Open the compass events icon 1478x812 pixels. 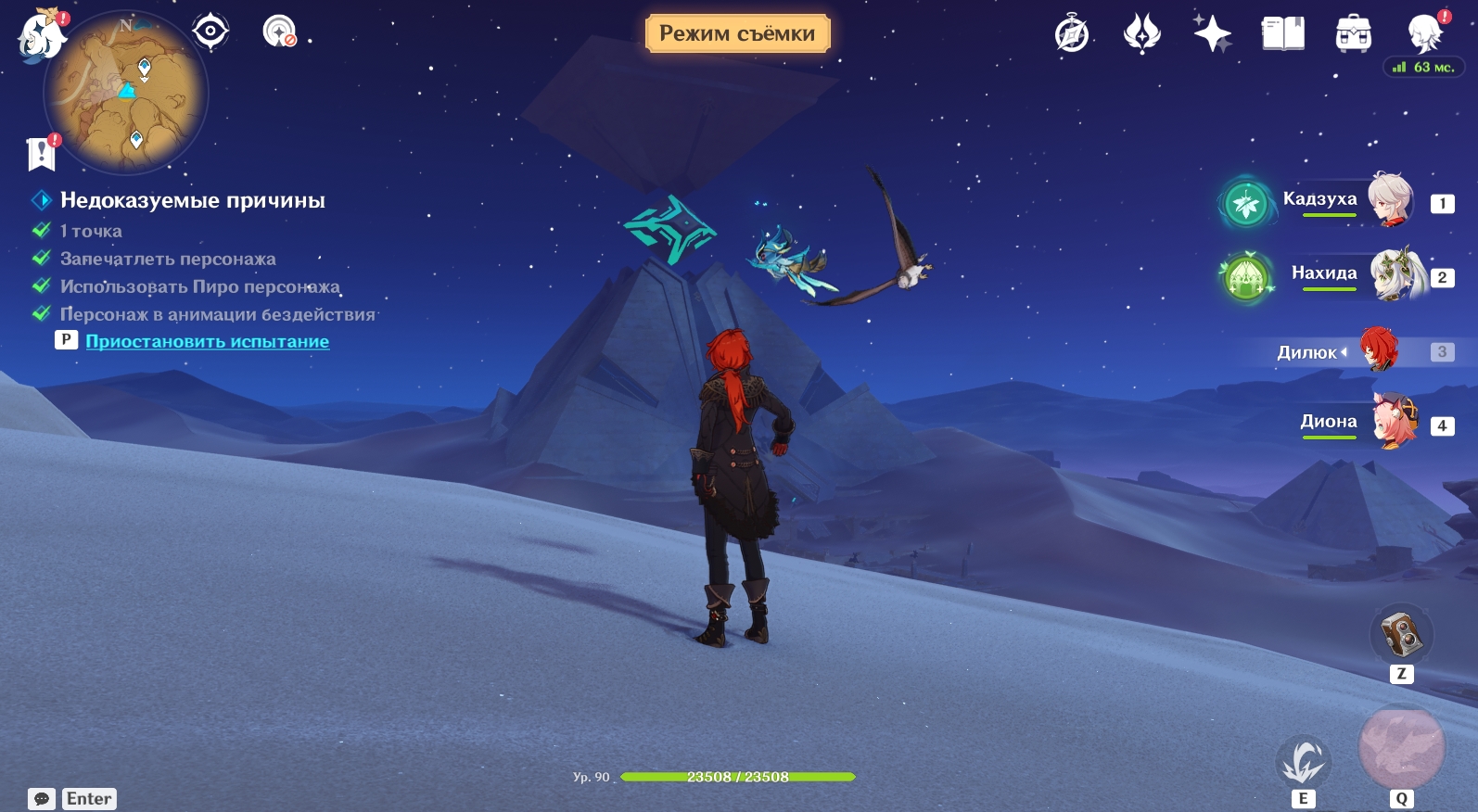click(x=1072, y=35)
